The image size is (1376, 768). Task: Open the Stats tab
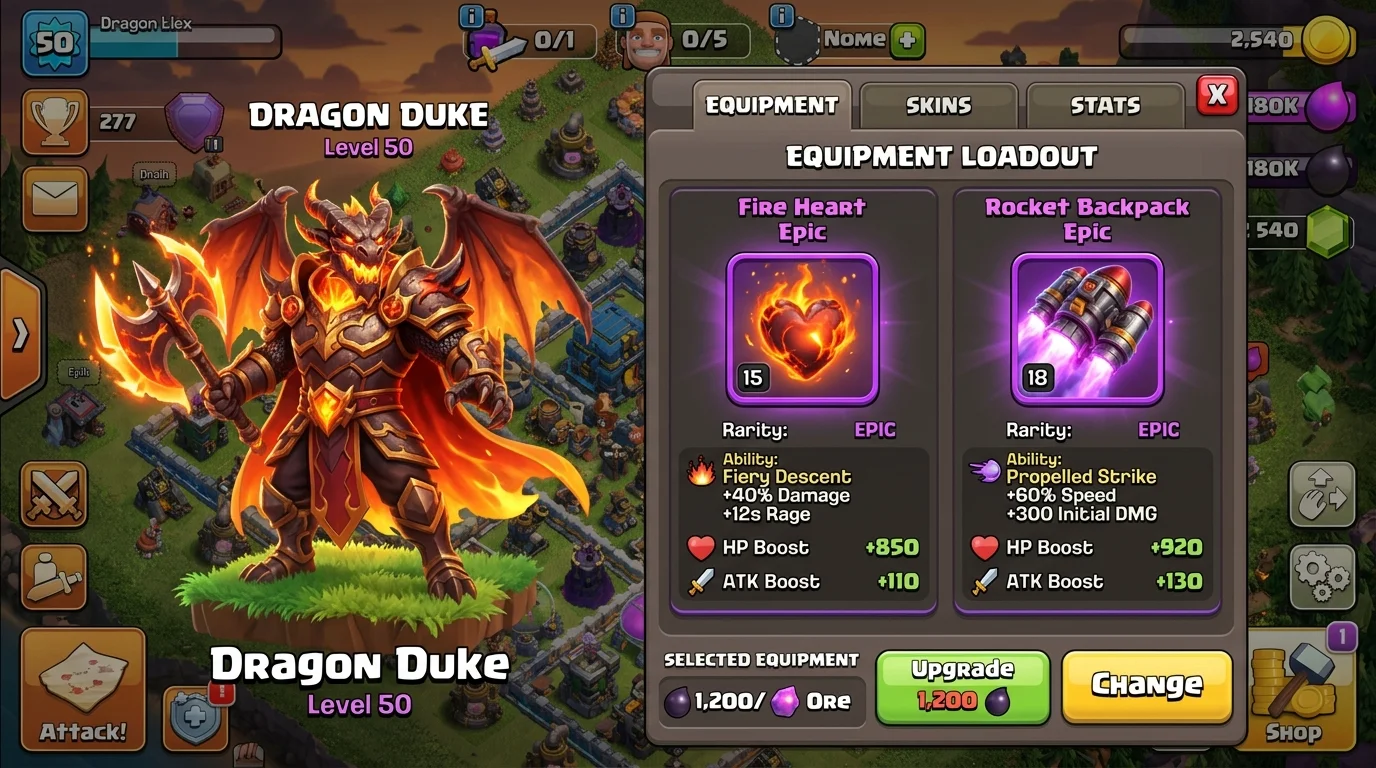pos(1105,104)
